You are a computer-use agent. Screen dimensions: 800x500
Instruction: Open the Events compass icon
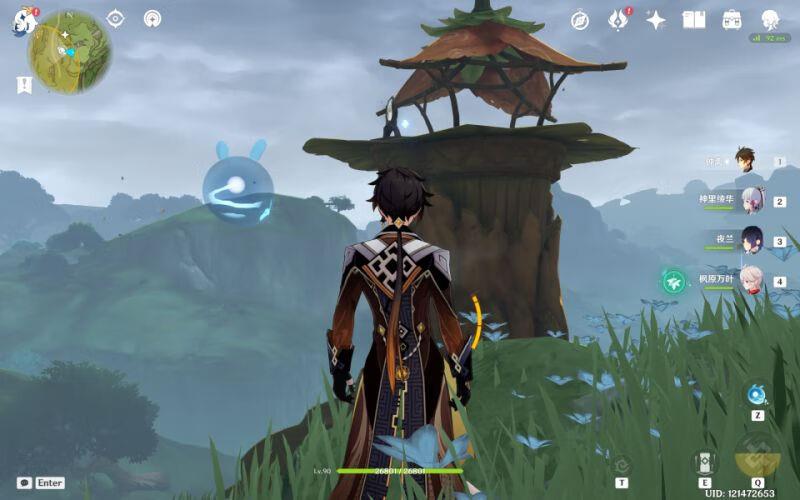tap(580, 19)
